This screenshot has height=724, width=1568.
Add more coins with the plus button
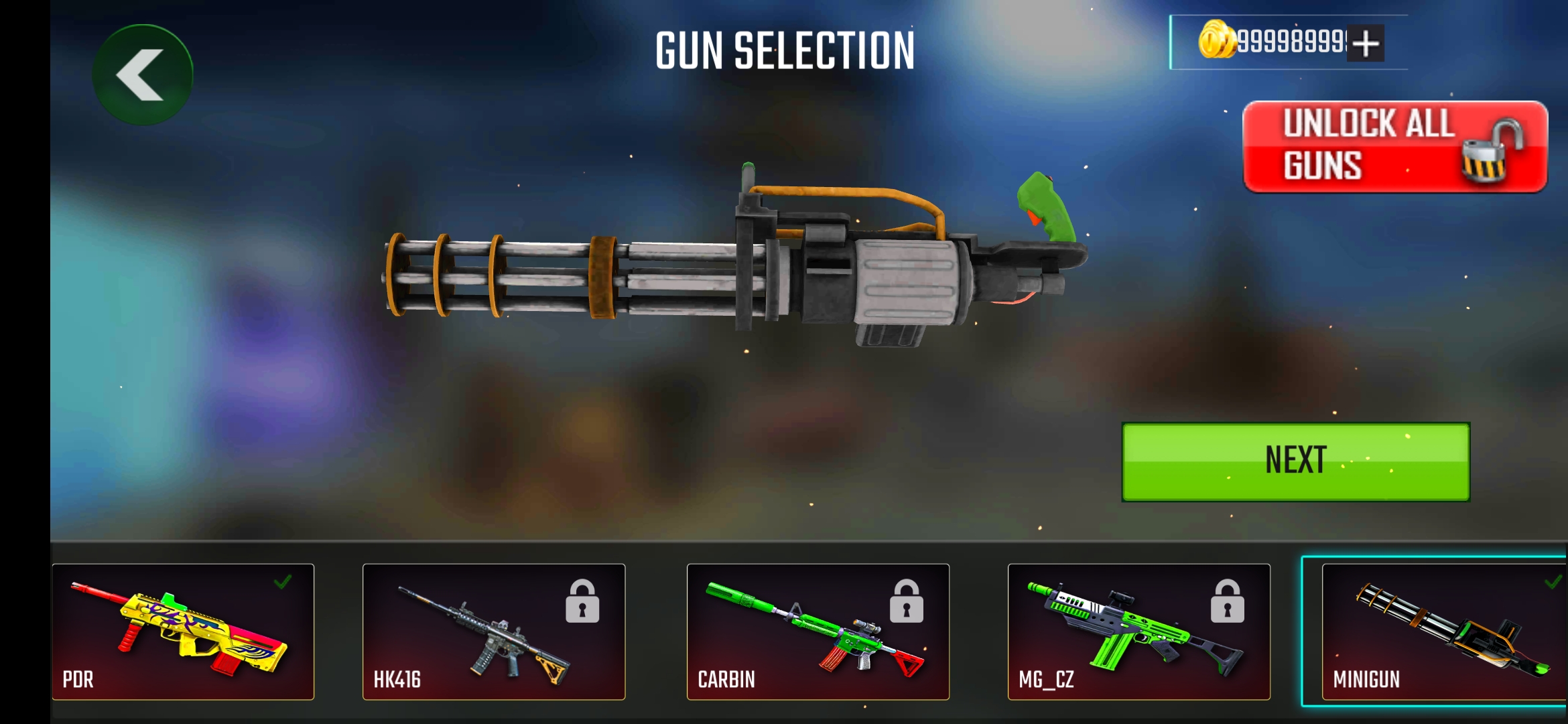(x=1365, y=44)
